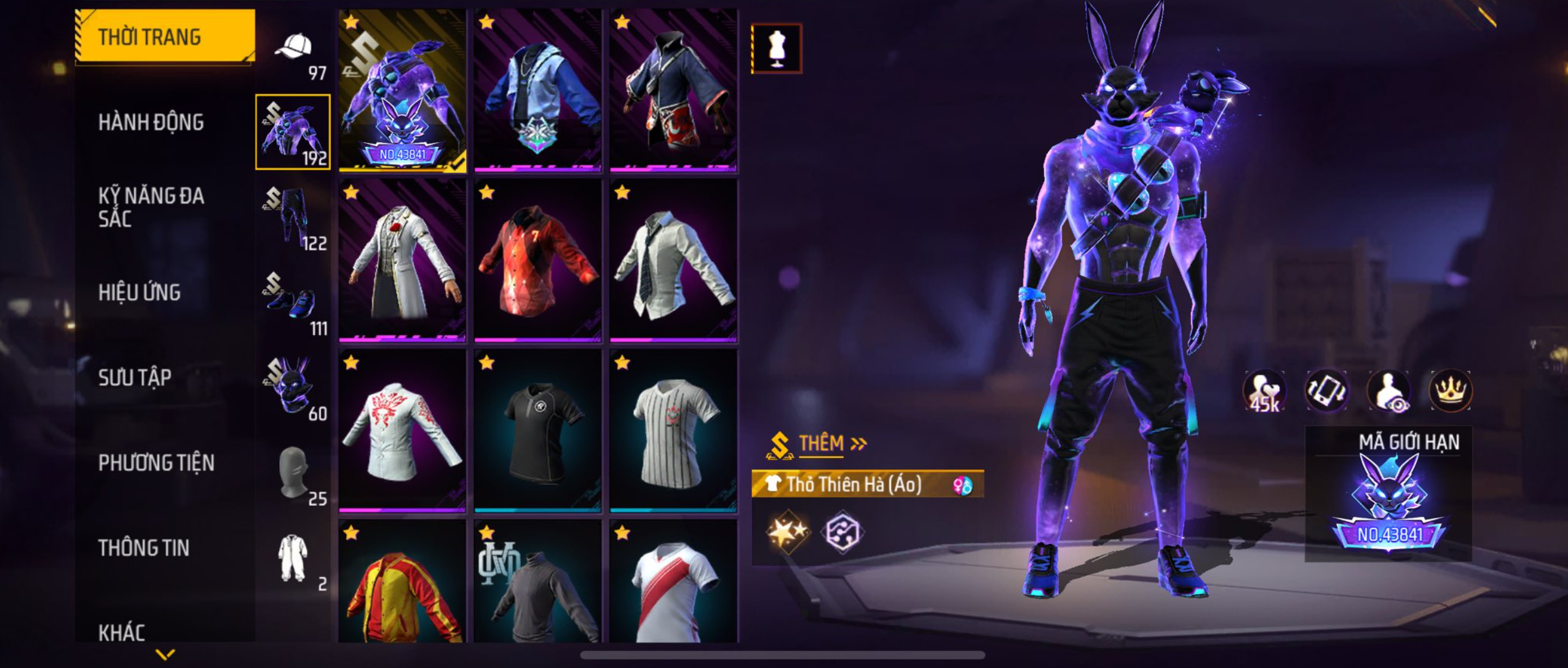The height and width of the screenshot is (668, 1568).
Task: Go to the Sưu Tập tab
Action: point(135,377)
